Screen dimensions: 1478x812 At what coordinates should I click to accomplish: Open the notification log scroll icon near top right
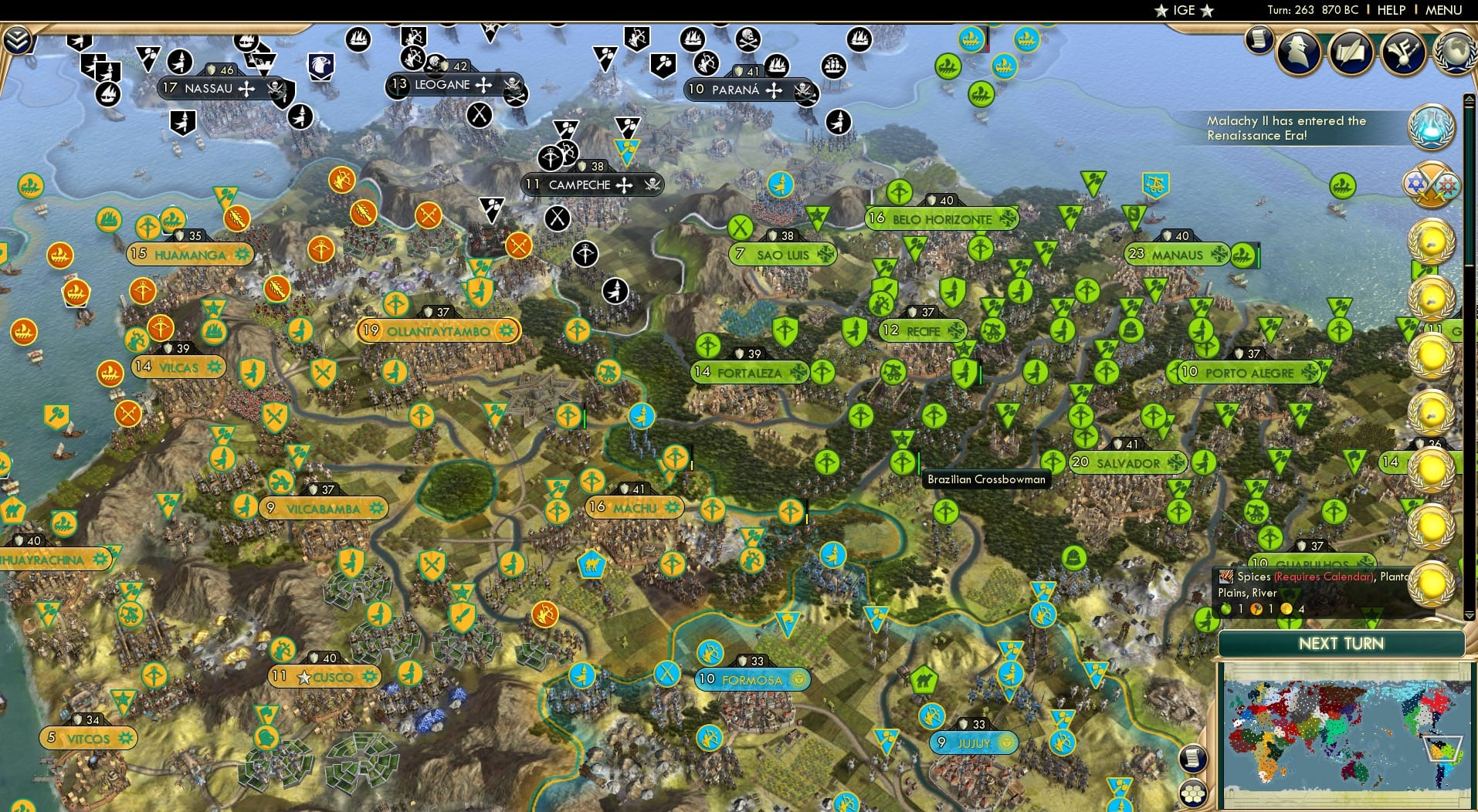click(x=1260, y=40)
